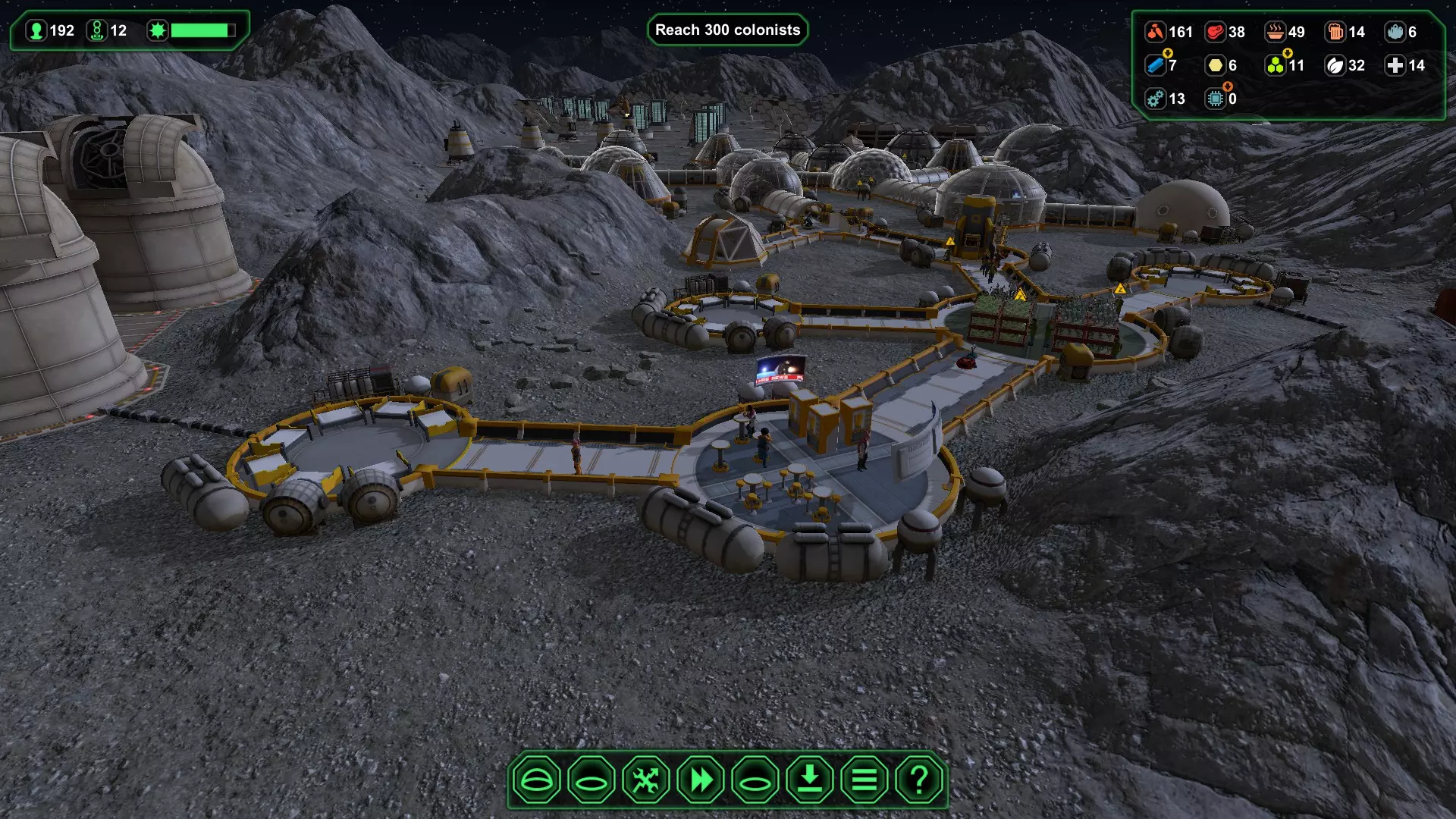Viewport: 1456px width, 819px height.
Task: Open the three-line main menu
Action: click(864, 780)
